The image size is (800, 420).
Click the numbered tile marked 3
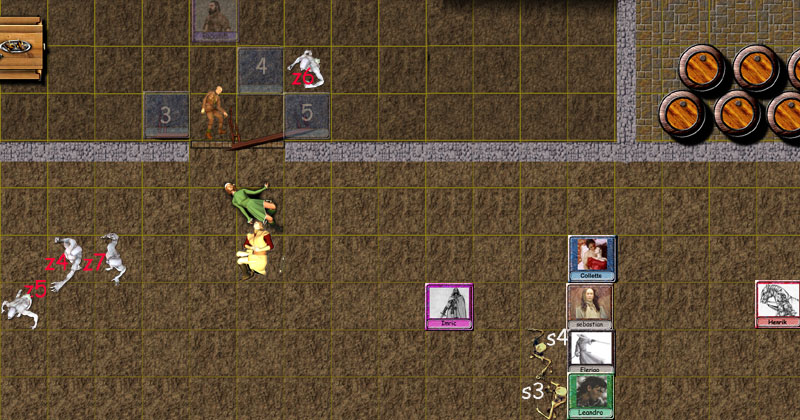coord(167,115)
